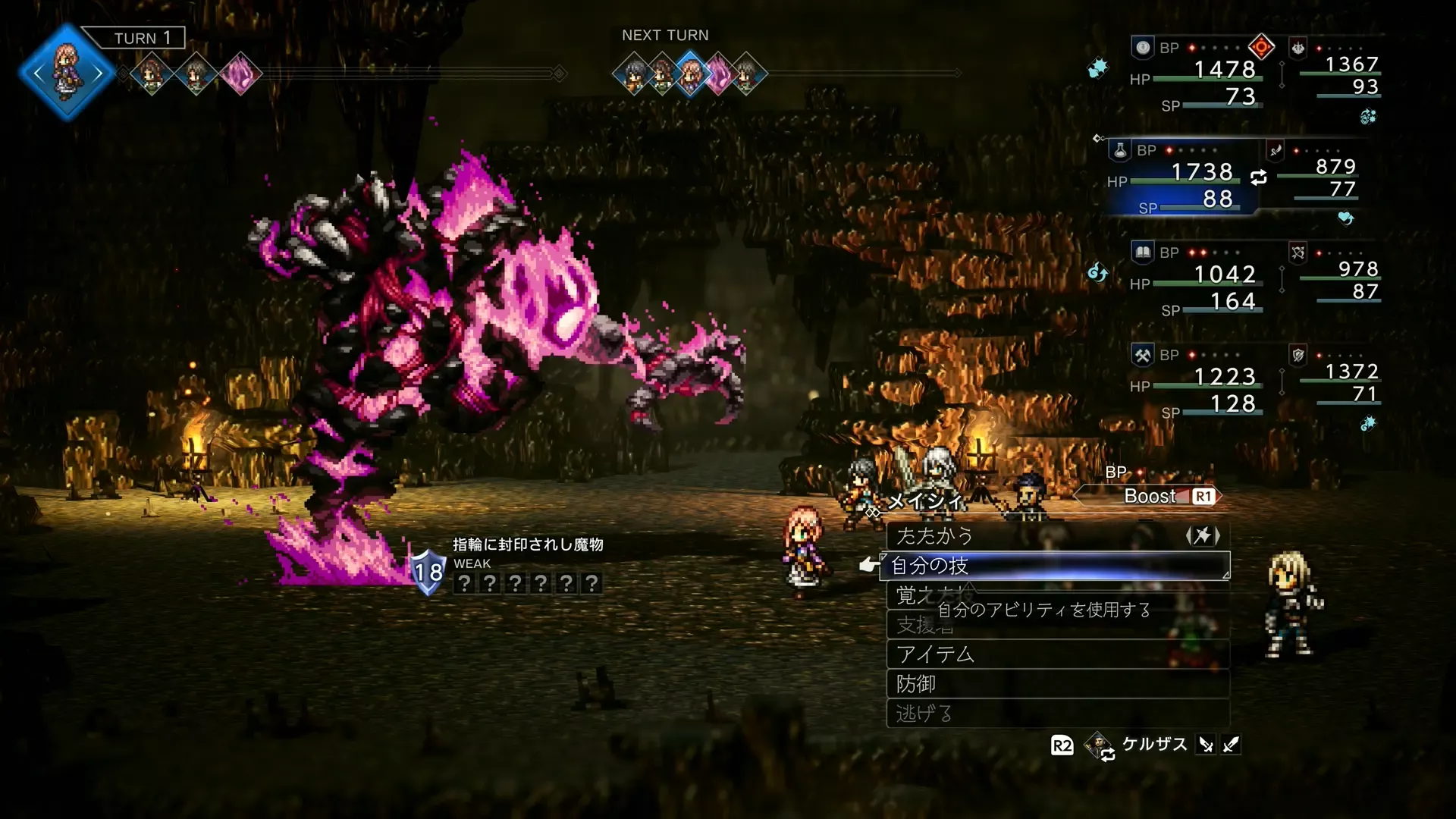Select party member with 1478 HP
Viewport: 1456px width, 819px height.
click(x=1198, y=76)
